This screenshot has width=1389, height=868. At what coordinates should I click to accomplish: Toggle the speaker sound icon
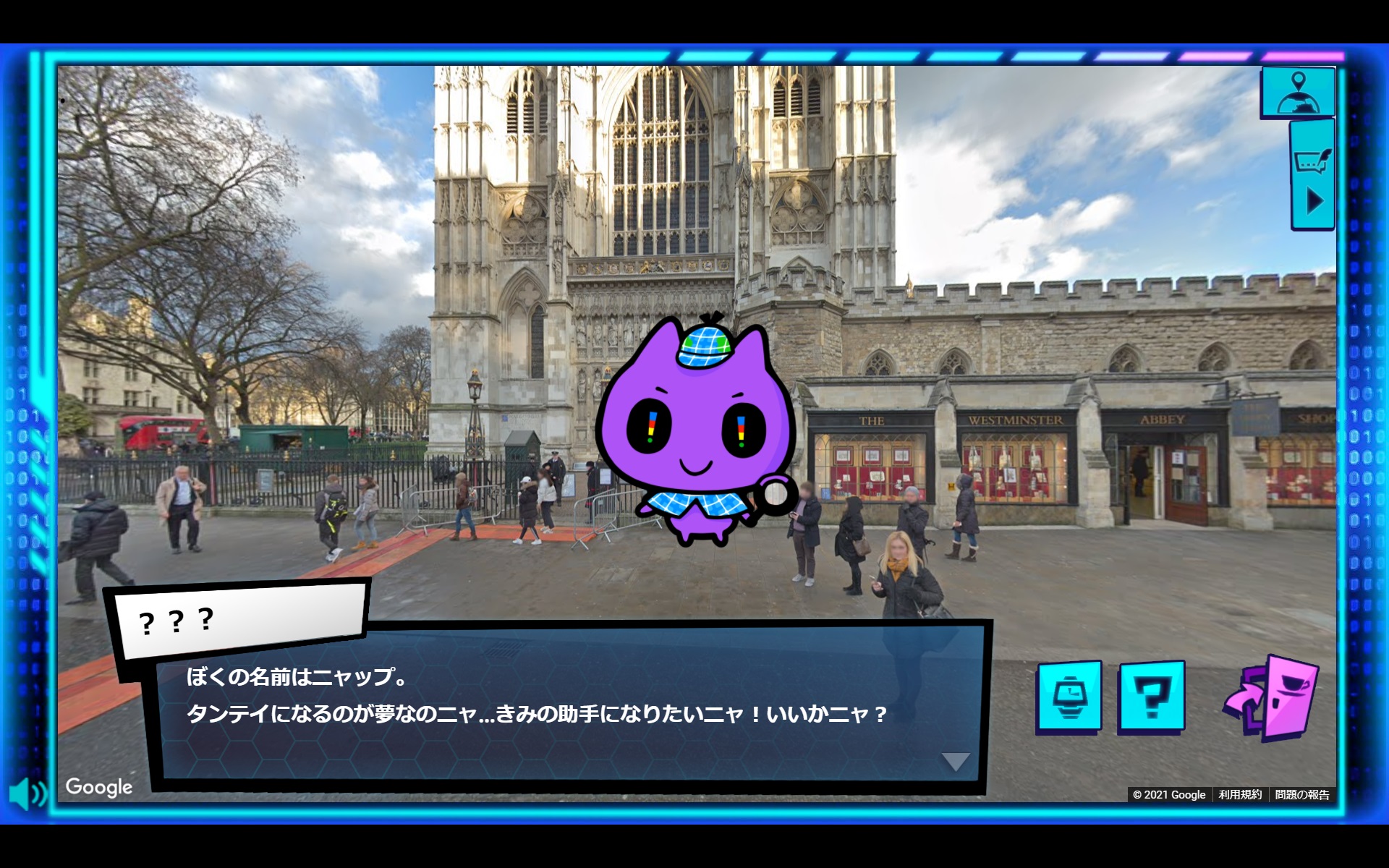(29, 793)
